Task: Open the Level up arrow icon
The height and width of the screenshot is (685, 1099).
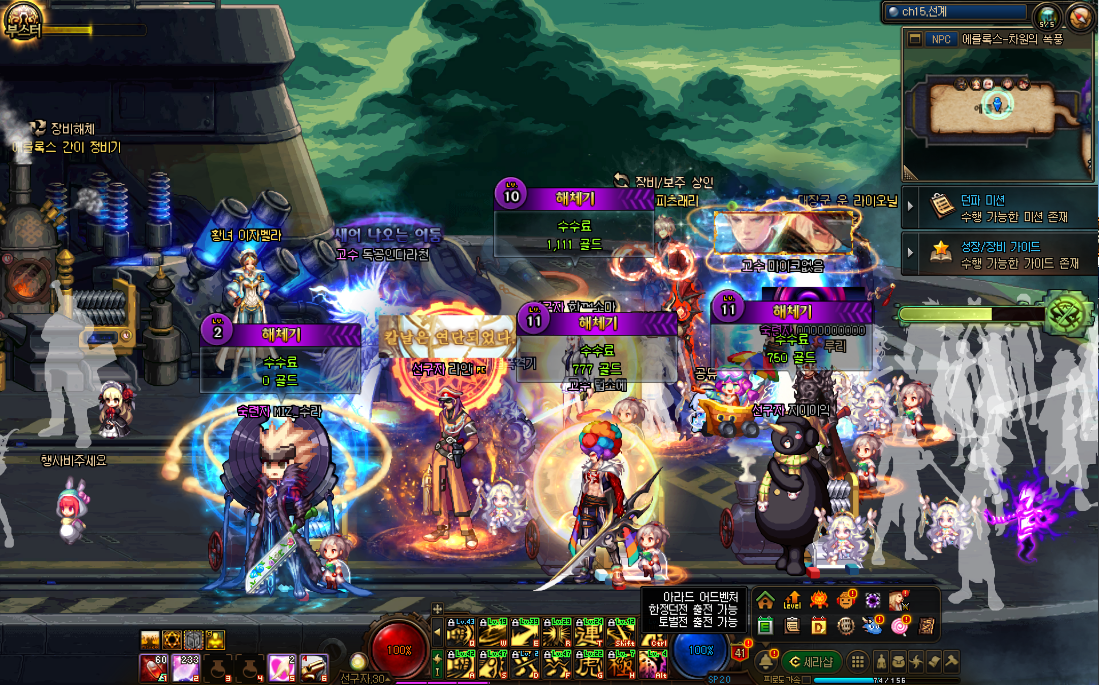Action: pyautogui.click(x=792, y=601)
